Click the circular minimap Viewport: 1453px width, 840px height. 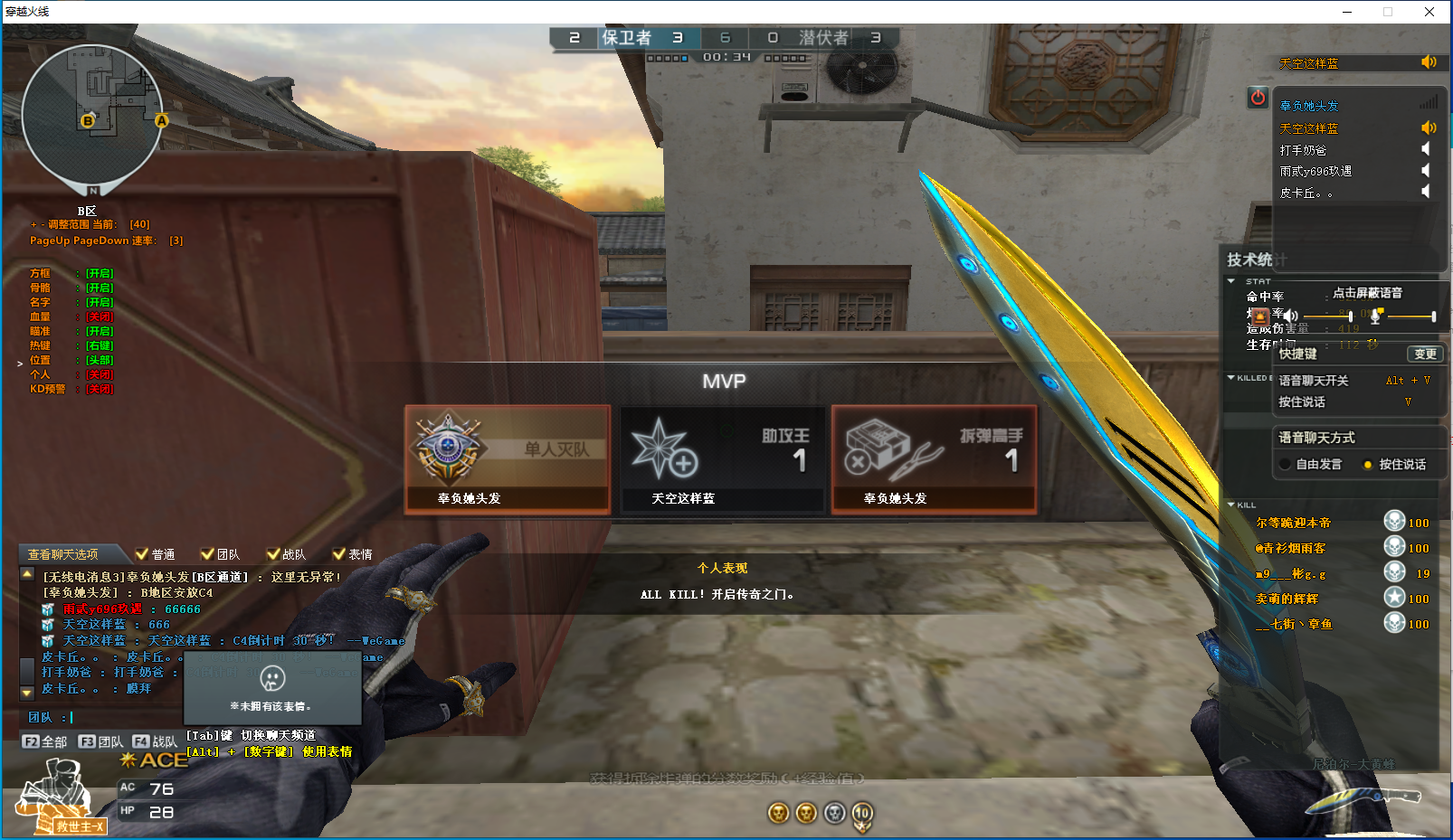click(x=92, y=116)
